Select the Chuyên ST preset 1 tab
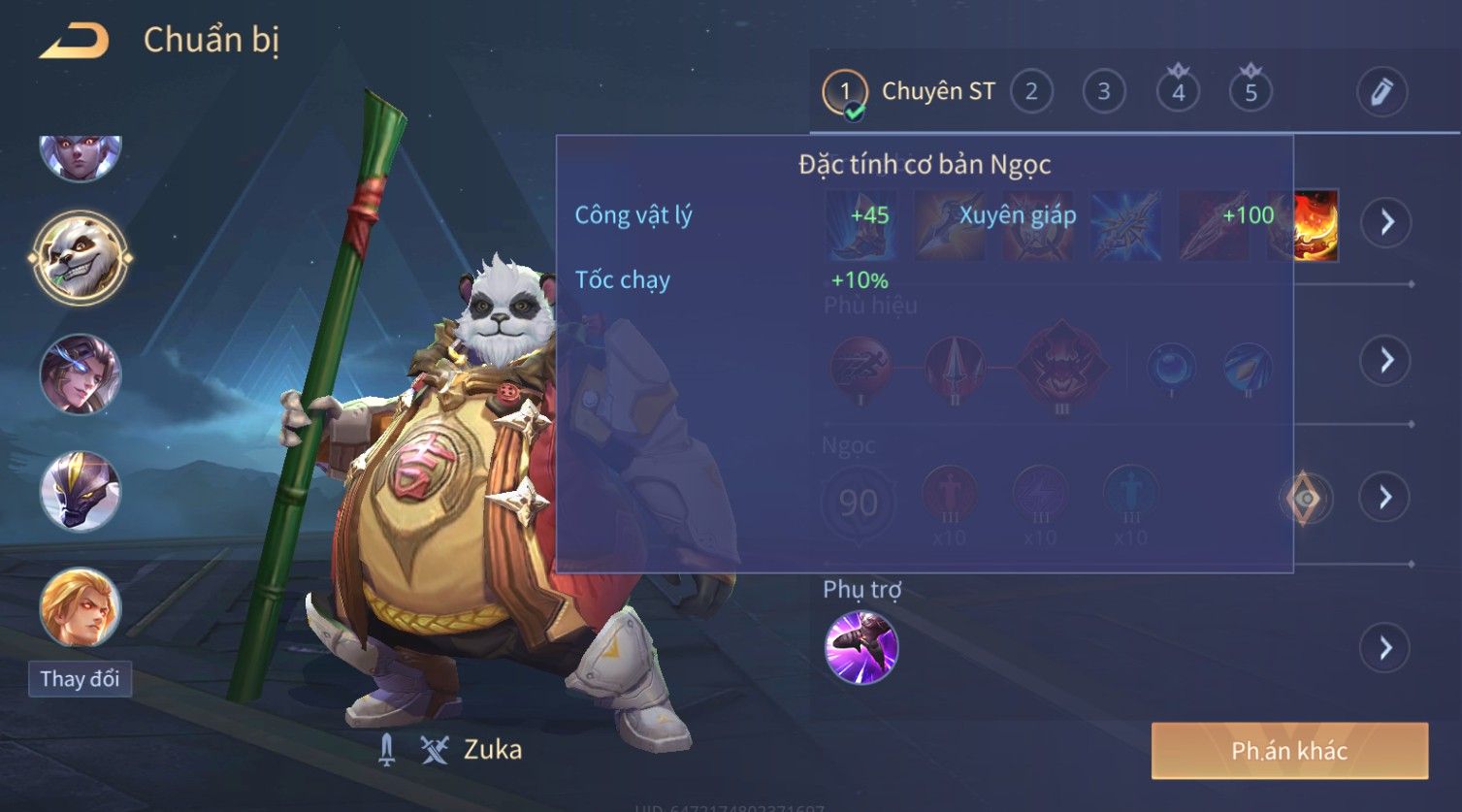 click(908, 92)
